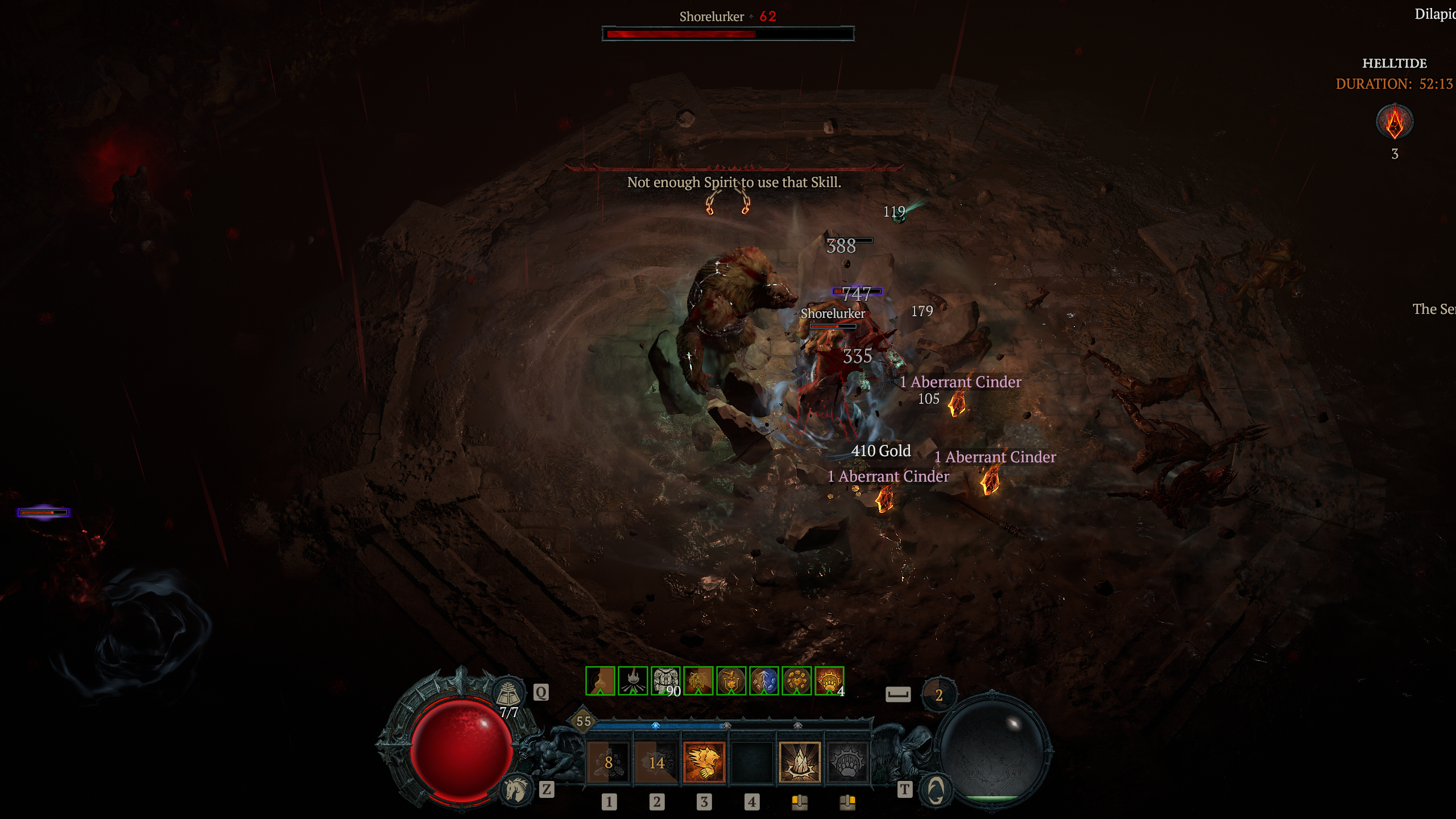Viewport: 1456px width, 819px height.
Task: Inspect the blue lightning buff icon
Action: point(764,681)
